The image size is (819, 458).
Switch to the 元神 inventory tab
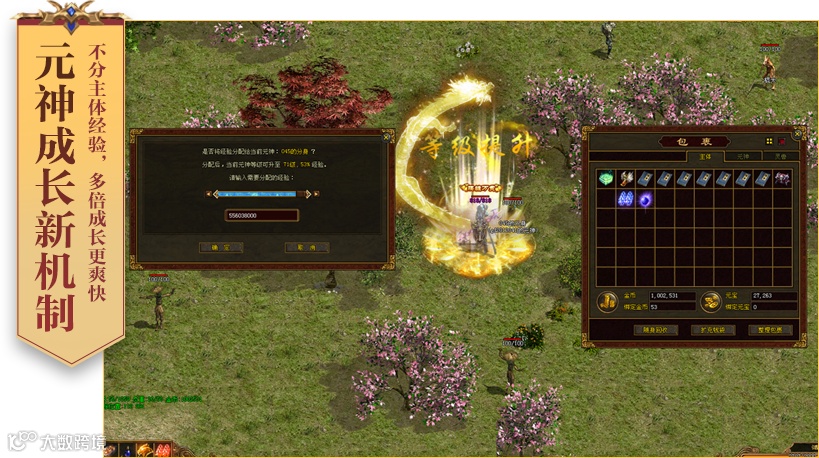743,157
